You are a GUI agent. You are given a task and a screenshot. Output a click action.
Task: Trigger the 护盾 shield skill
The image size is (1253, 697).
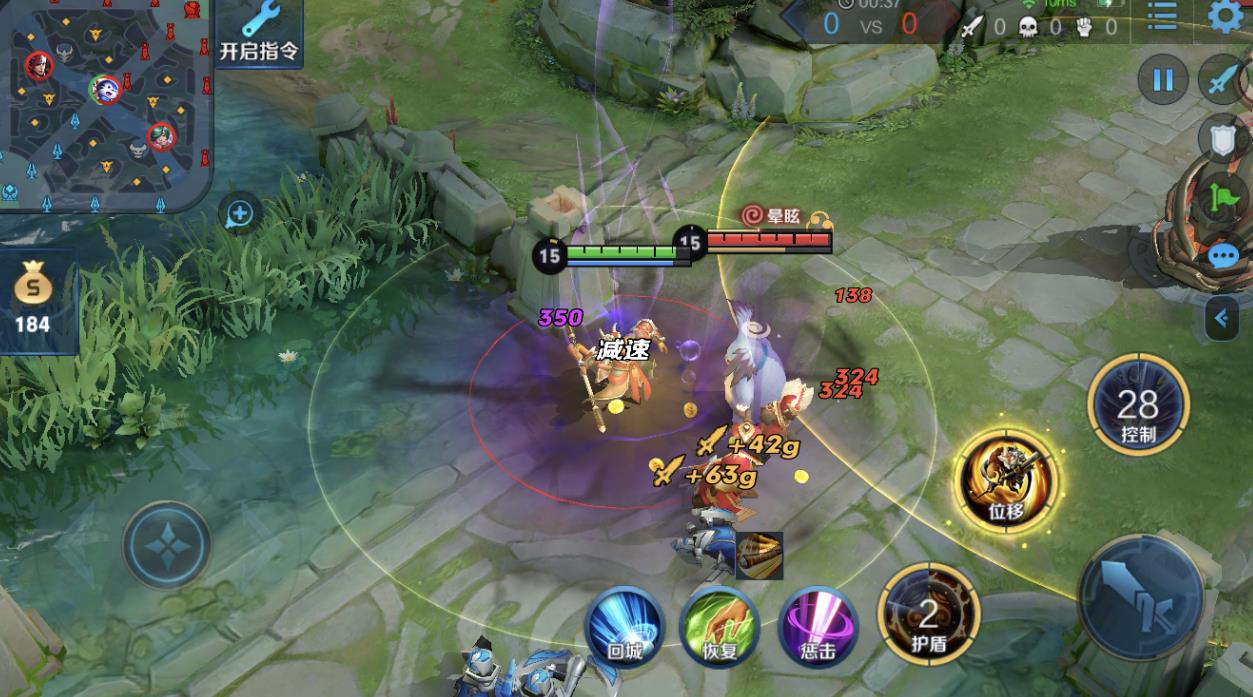(927, 614)
